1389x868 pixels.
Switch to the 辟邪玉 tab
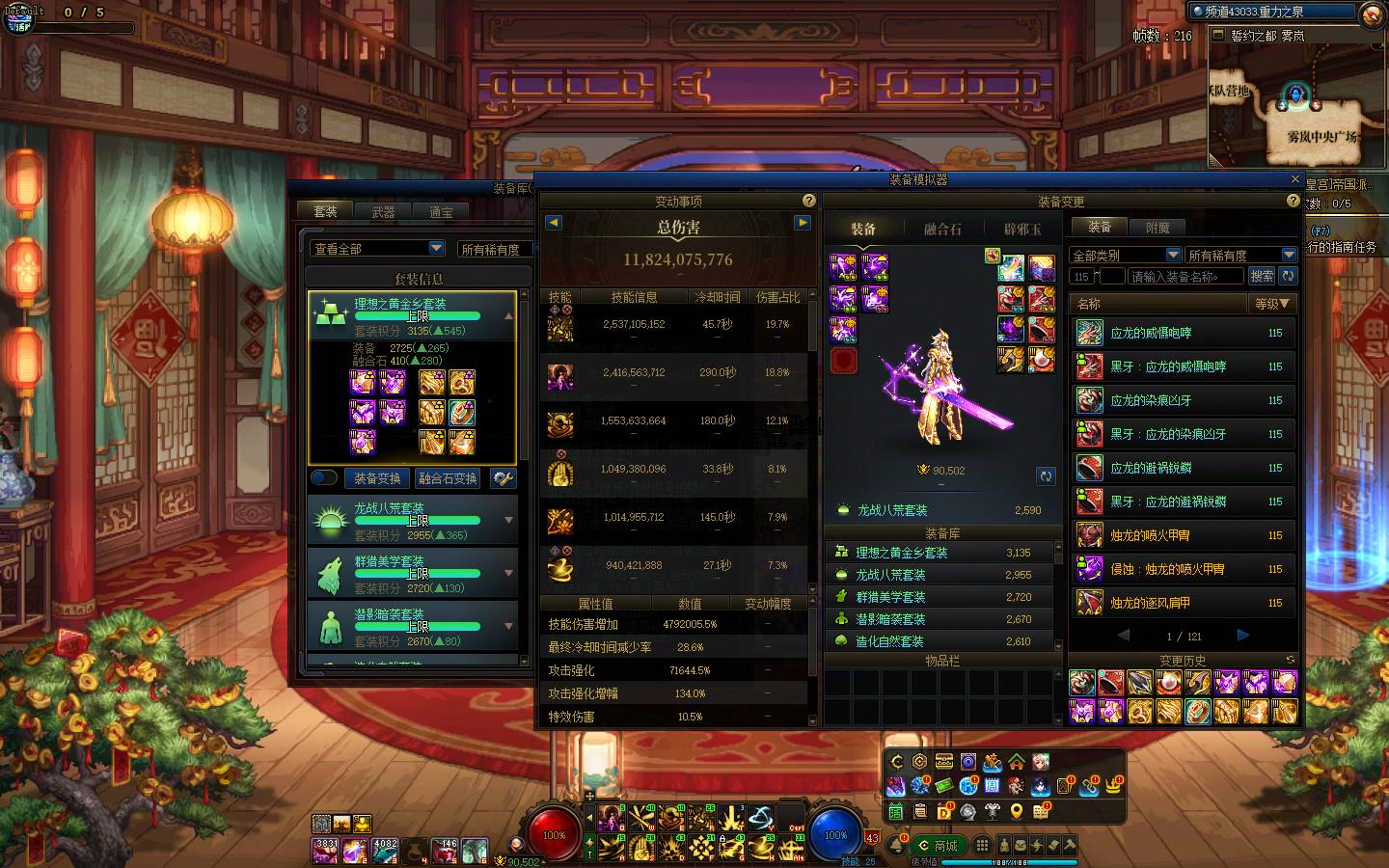coord(1022,230)
